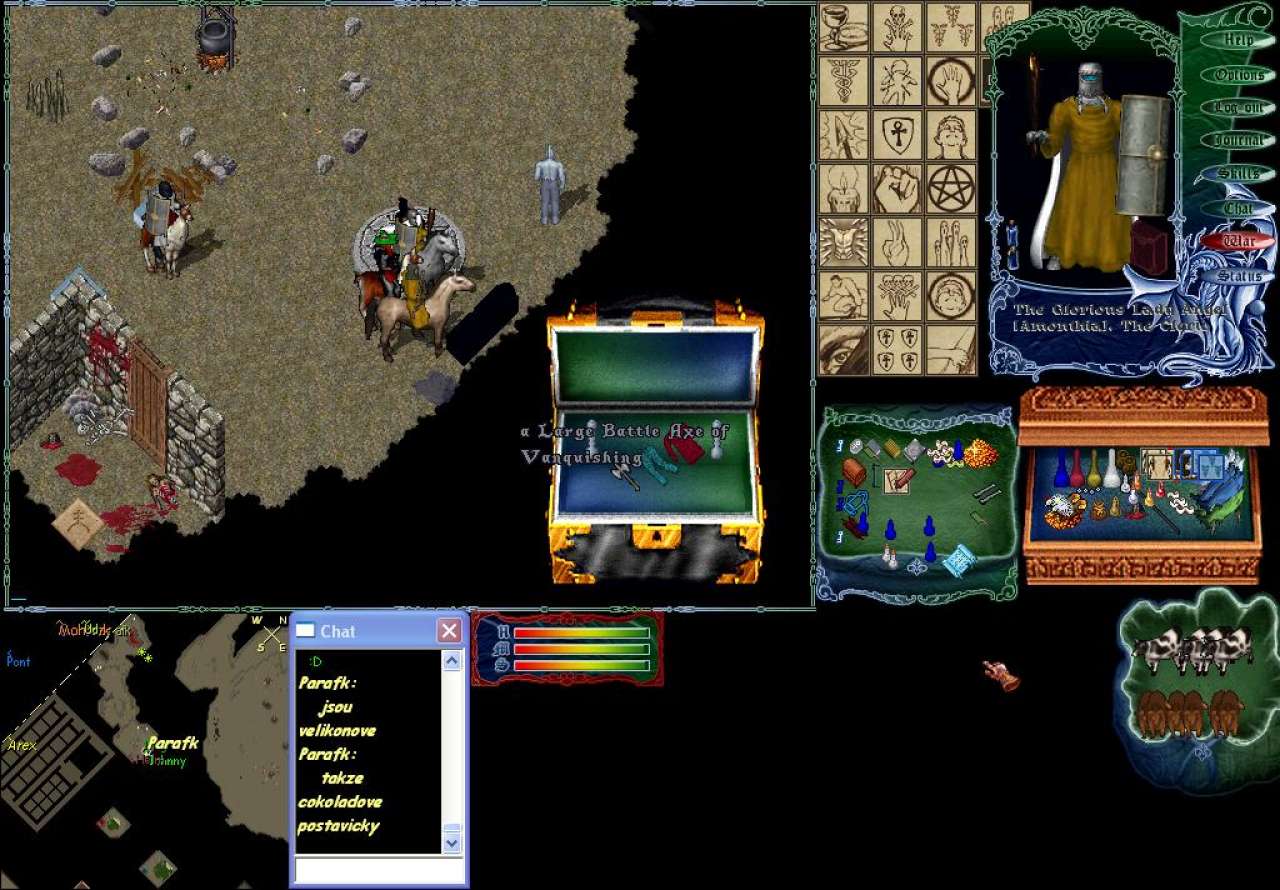Image resolution: width=1280 pixels, height=890 pixels.
Task: Select the clenched fist skill icon
Action: [897, 188]
